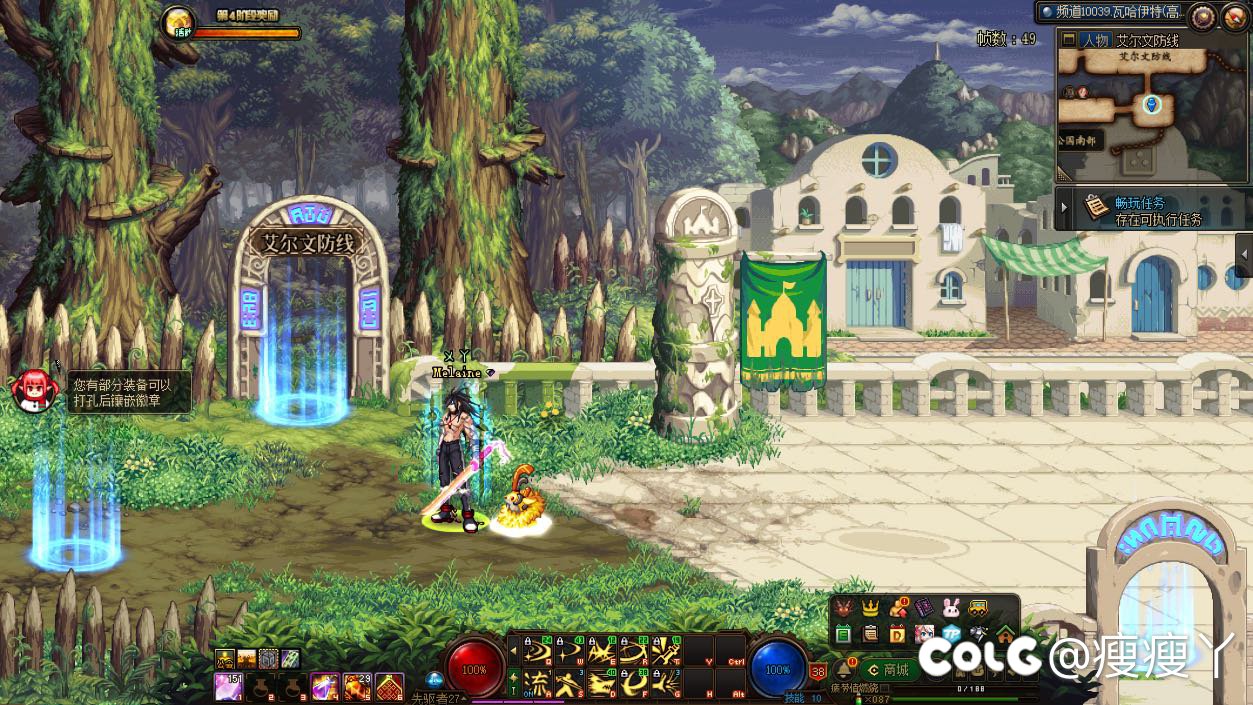This screenshot has height=705, width=1253.
Task: Select the red woven item in slot 6
Action: click(x=389, y=686)
